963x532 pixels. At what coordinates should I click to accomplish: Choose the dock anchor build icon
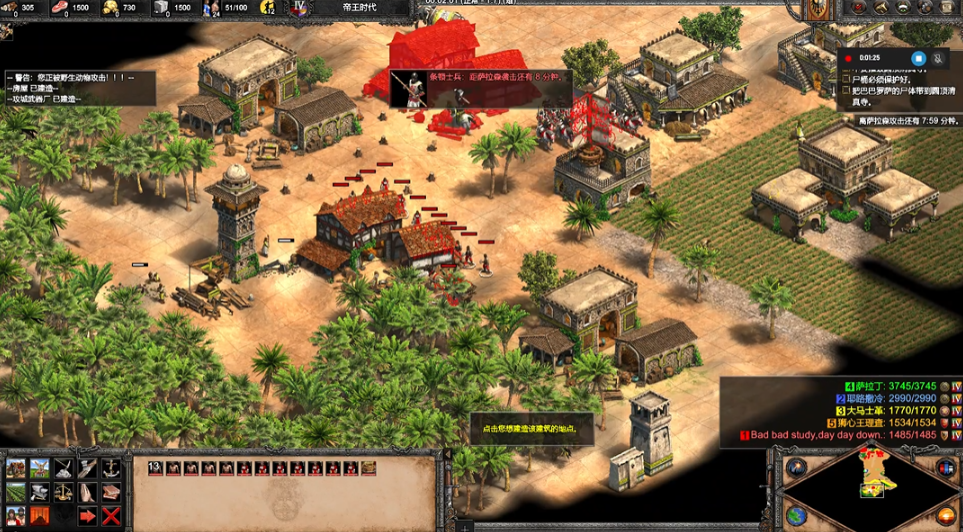pos(111,468)
